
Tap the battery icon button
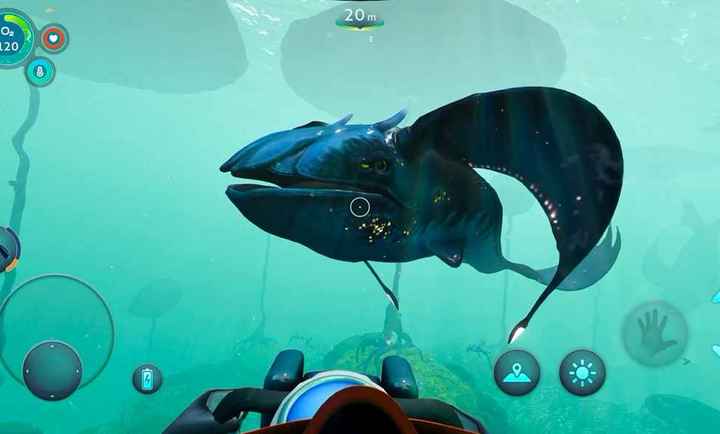[x=147, y=379]
